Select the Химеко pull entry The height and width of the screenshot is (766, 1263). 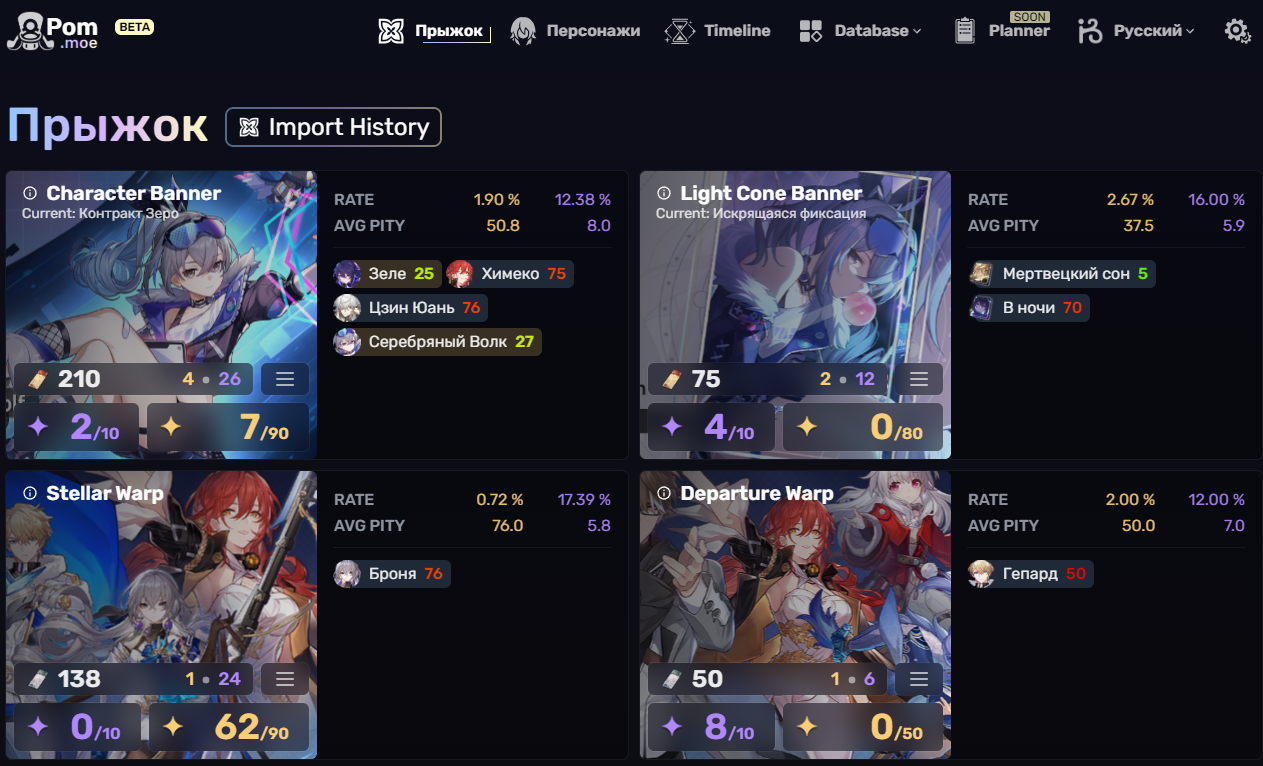click(509, 274)
